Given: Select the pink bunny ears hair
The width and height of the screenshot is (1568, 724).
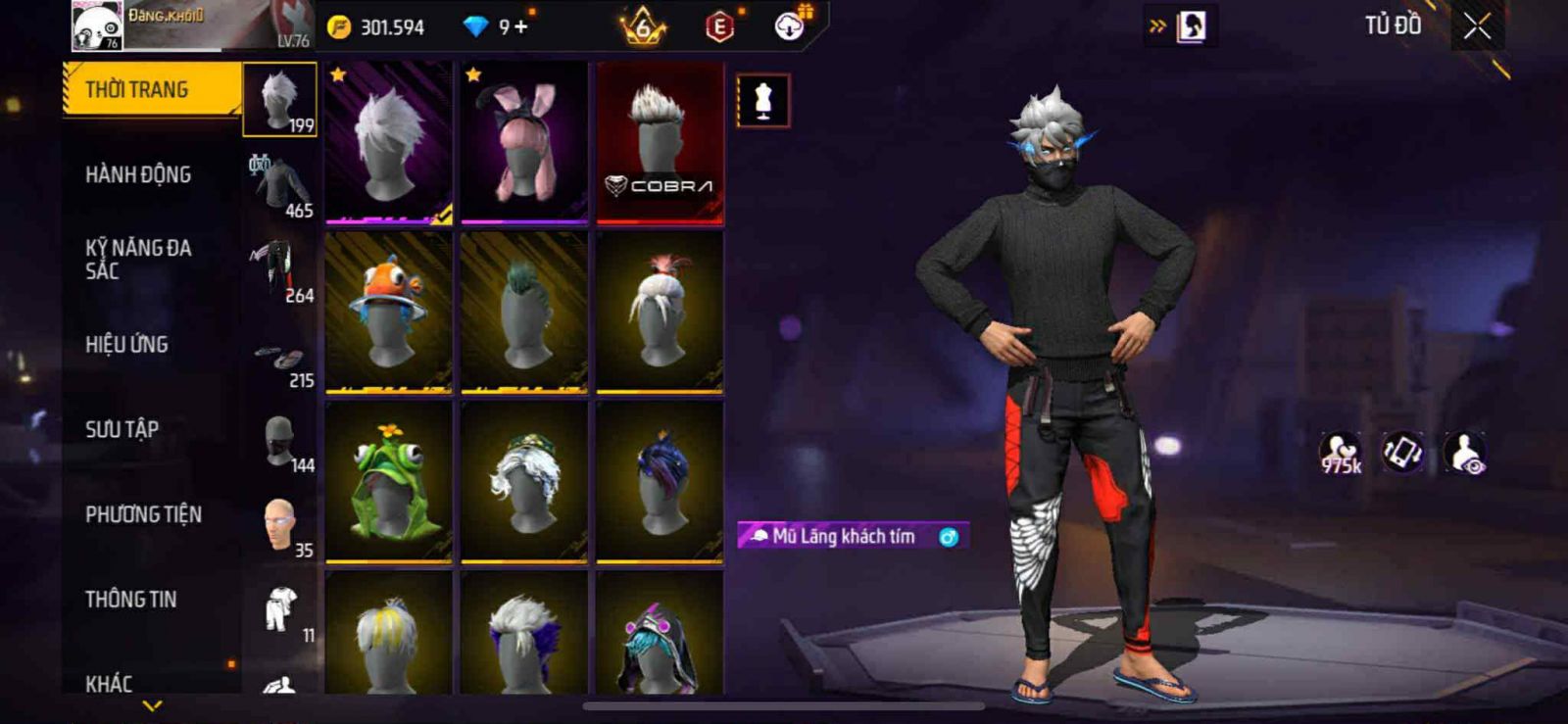Looking at the screenshot, I should (524, 142).
